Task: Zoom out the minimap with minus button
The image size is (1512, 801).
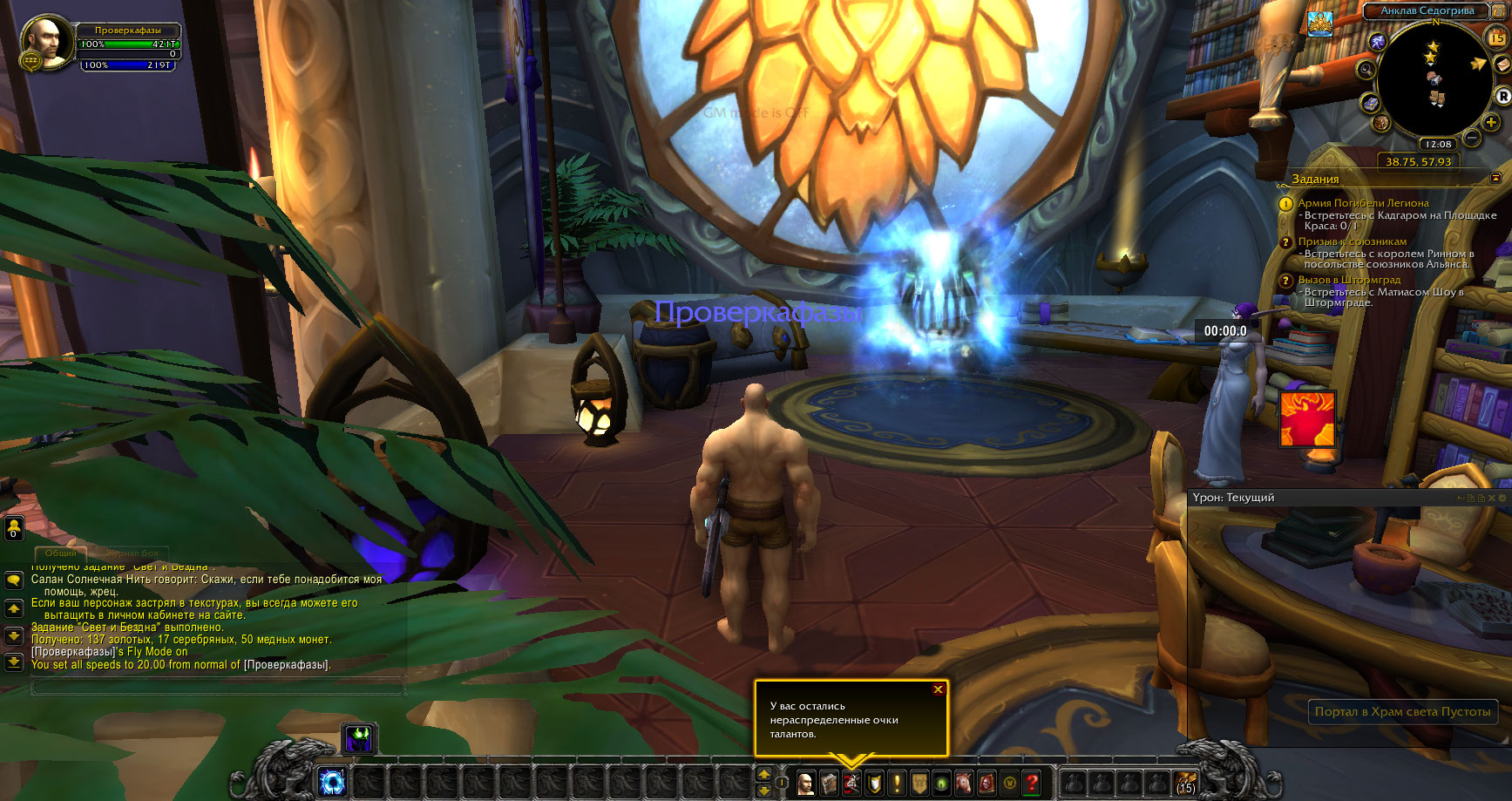Action: tap(1472, 138)
